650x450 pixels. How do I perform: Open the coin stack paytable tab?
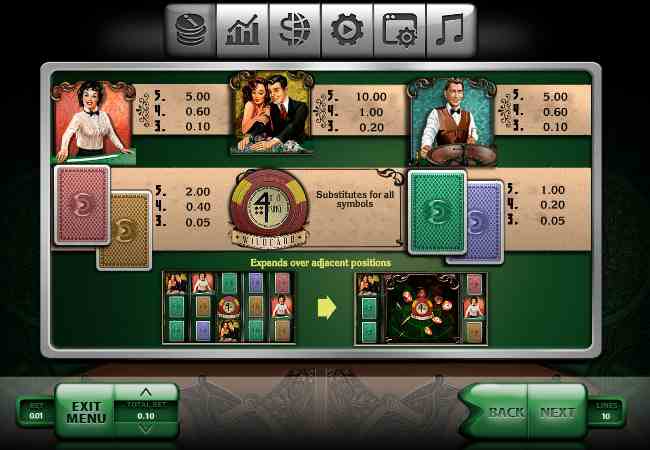190,30
